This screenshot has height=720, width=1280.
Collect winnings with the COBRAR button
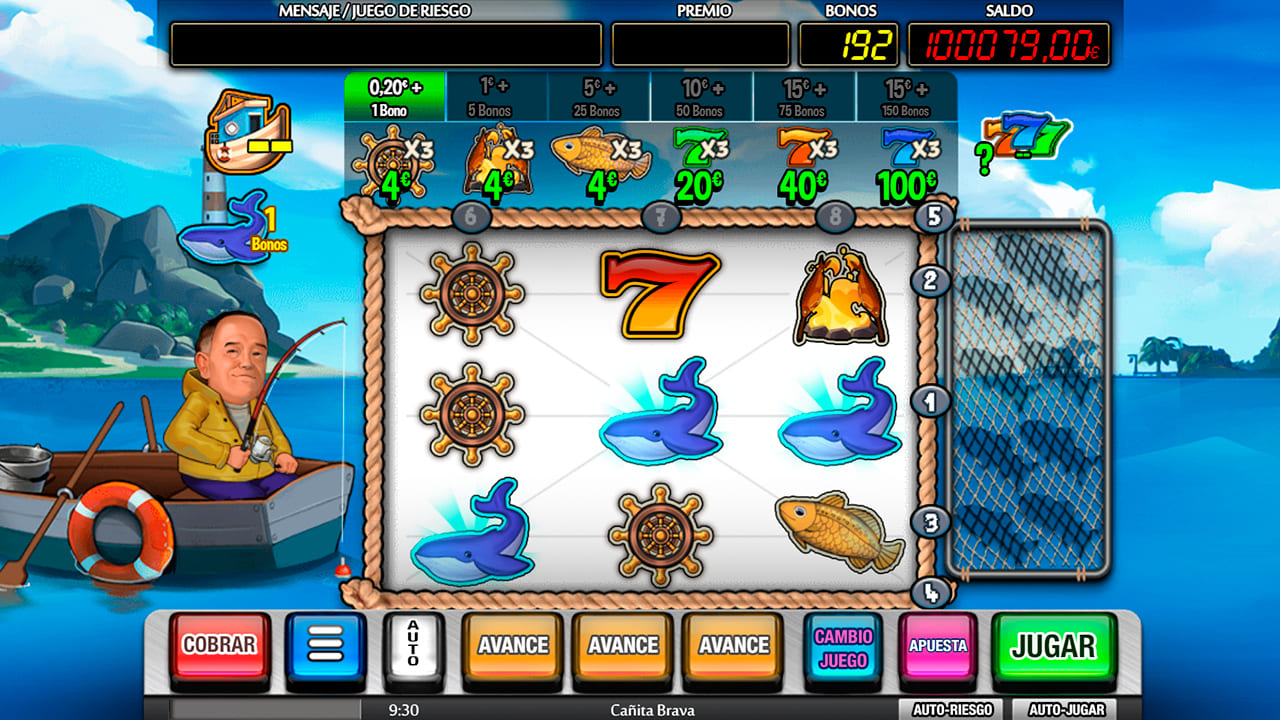point(219,646)
